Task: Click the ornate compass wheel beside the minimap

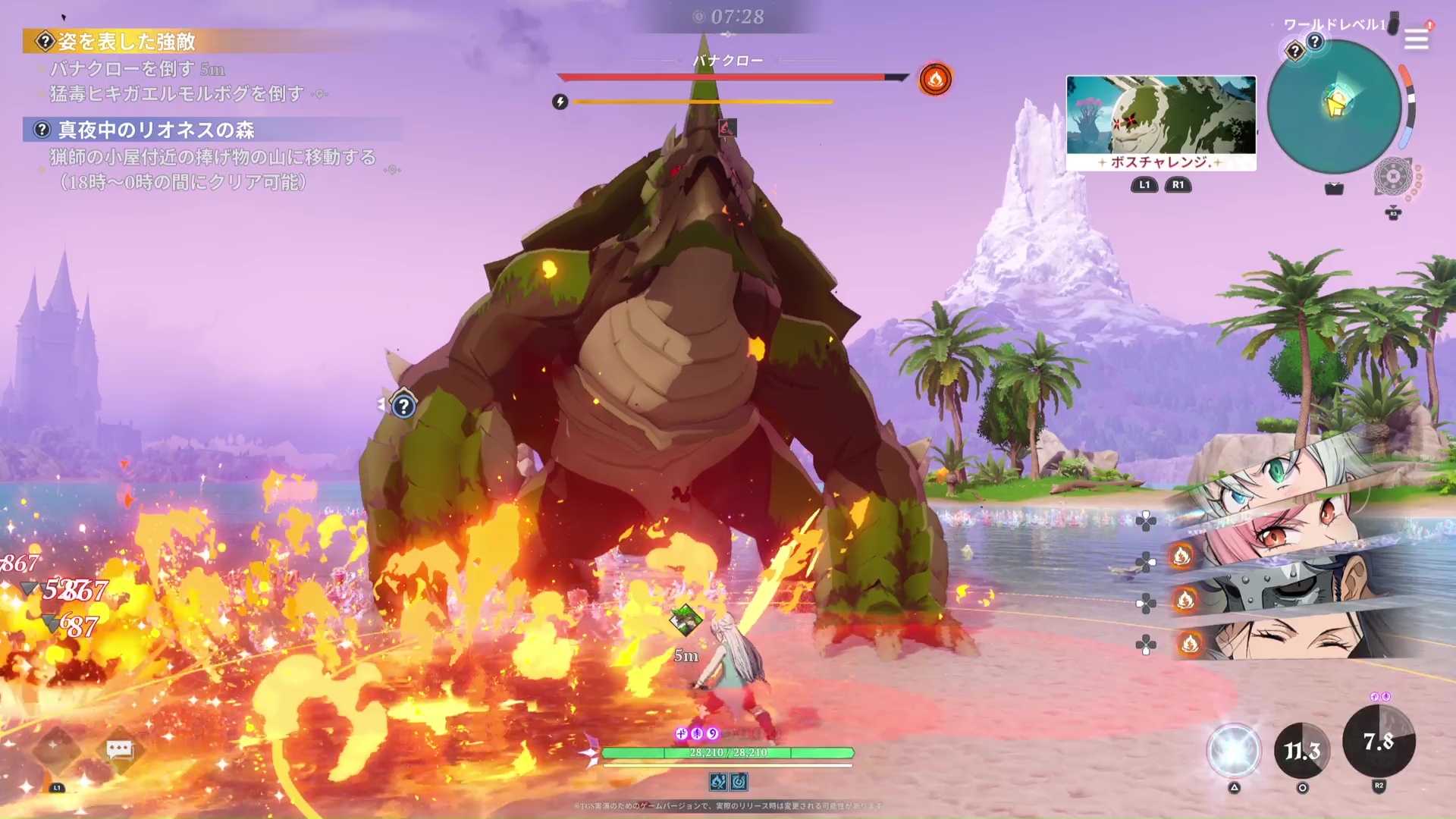Action: coord(1393,177)
